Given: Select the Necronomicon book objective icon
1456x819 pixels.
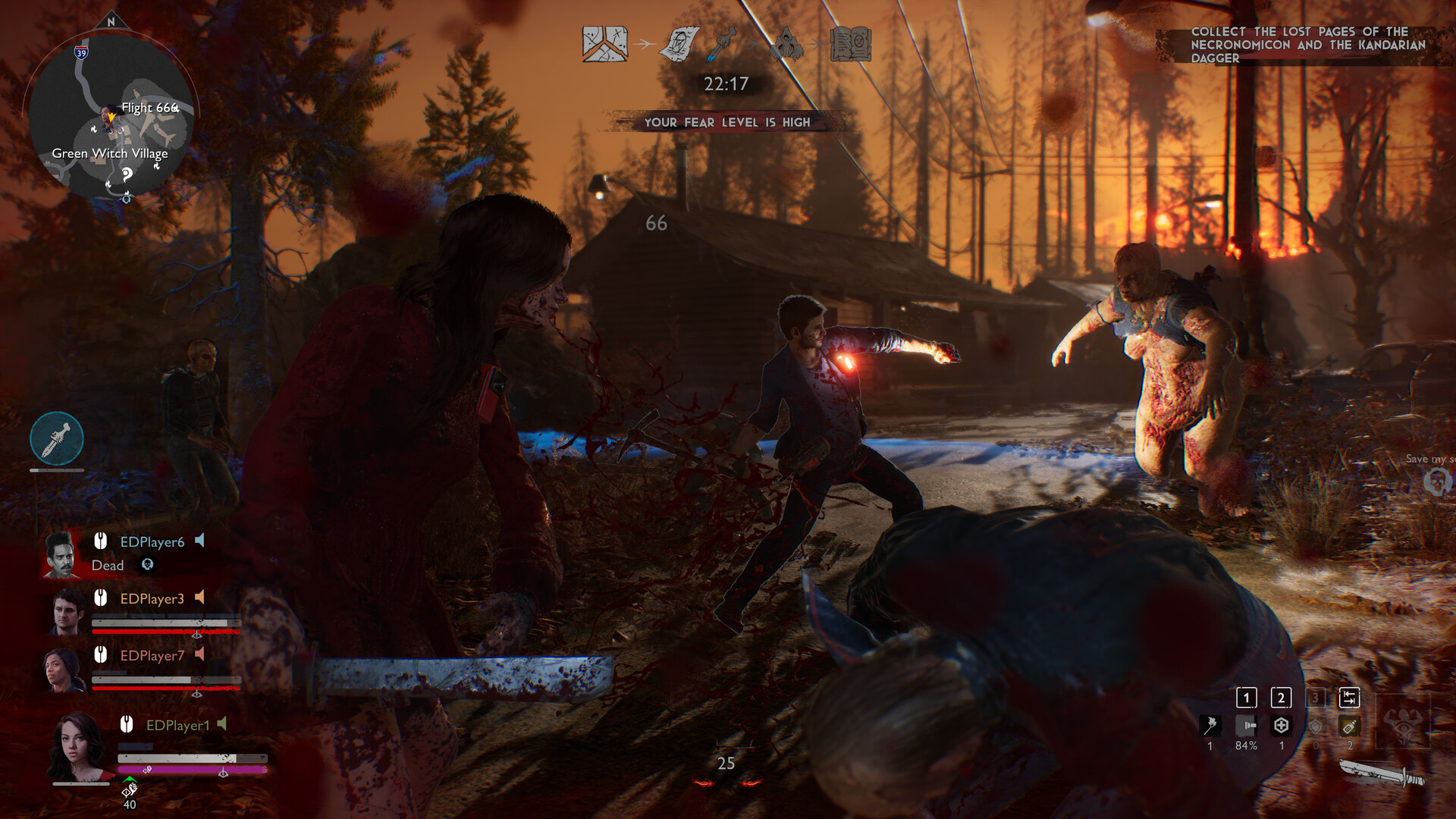Looking at the screenshot, I should tap(851, 44).
